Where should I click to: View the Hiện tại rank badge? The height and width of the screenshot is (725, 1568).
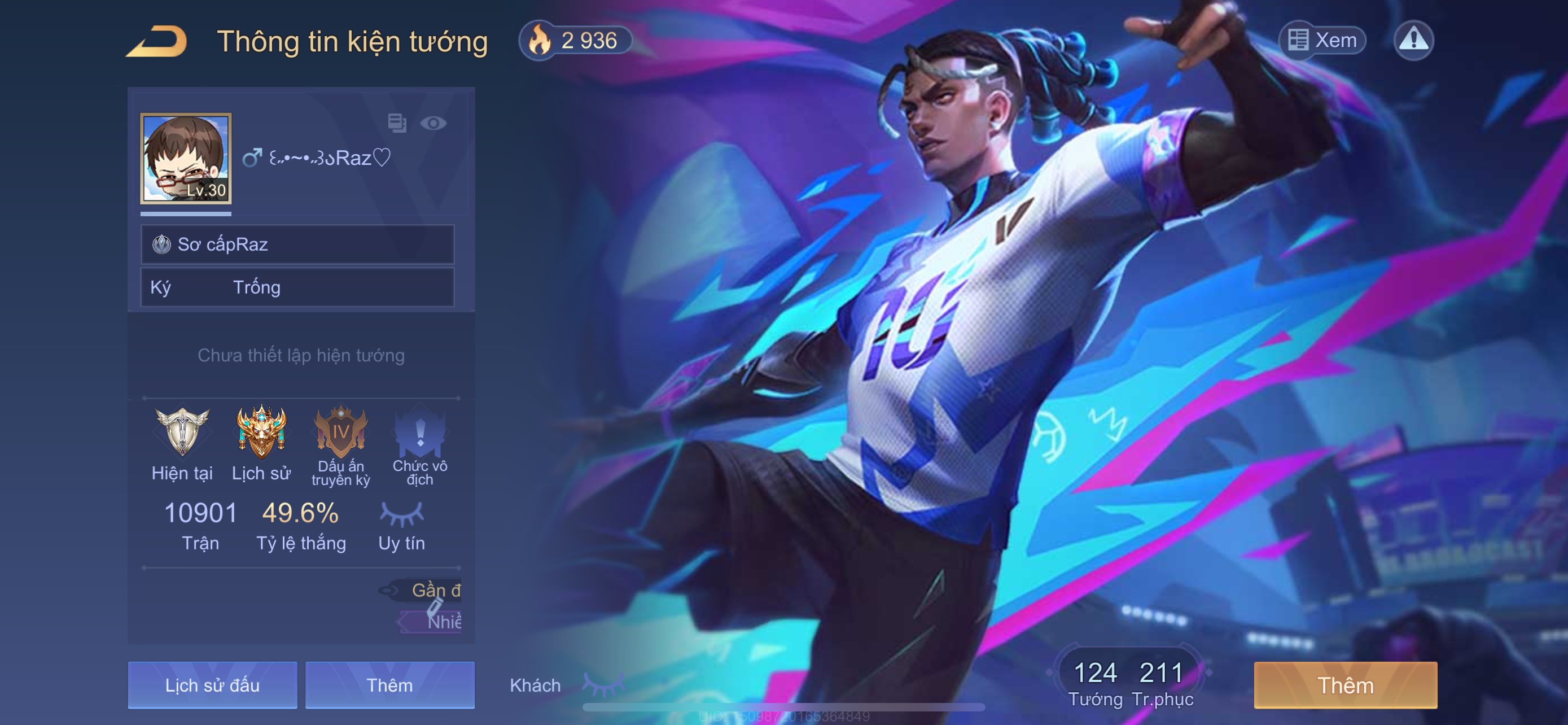click(x=182, y=432)
